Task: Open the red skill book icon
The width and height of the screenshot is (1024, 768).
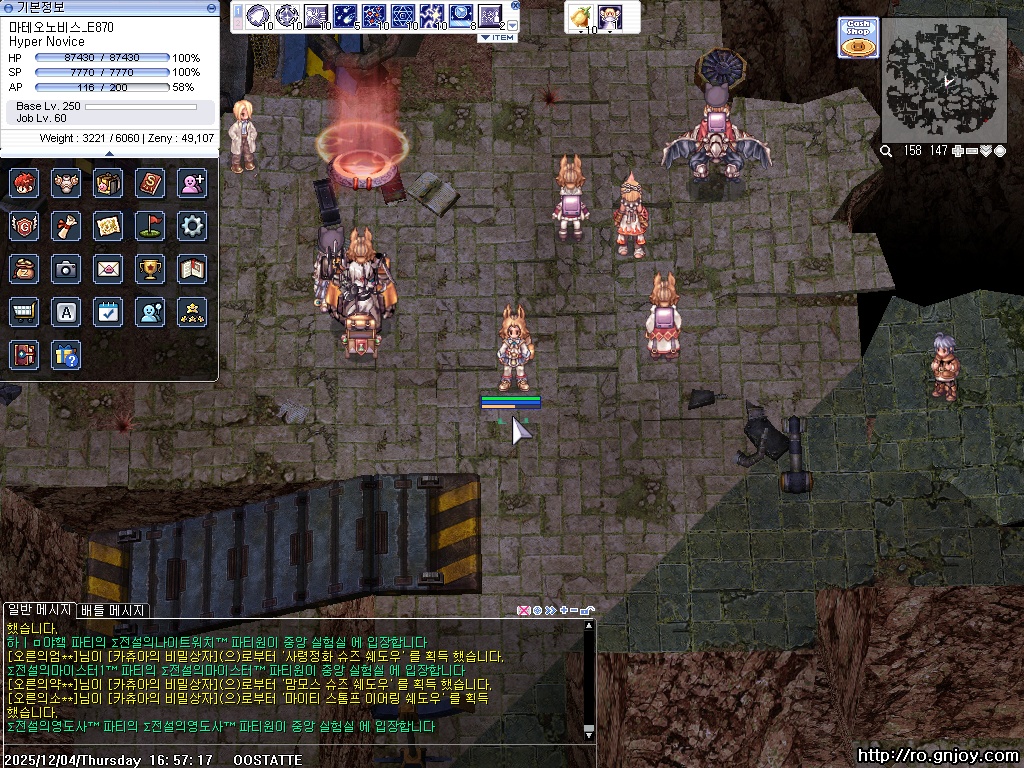Action: click(150, 182)
